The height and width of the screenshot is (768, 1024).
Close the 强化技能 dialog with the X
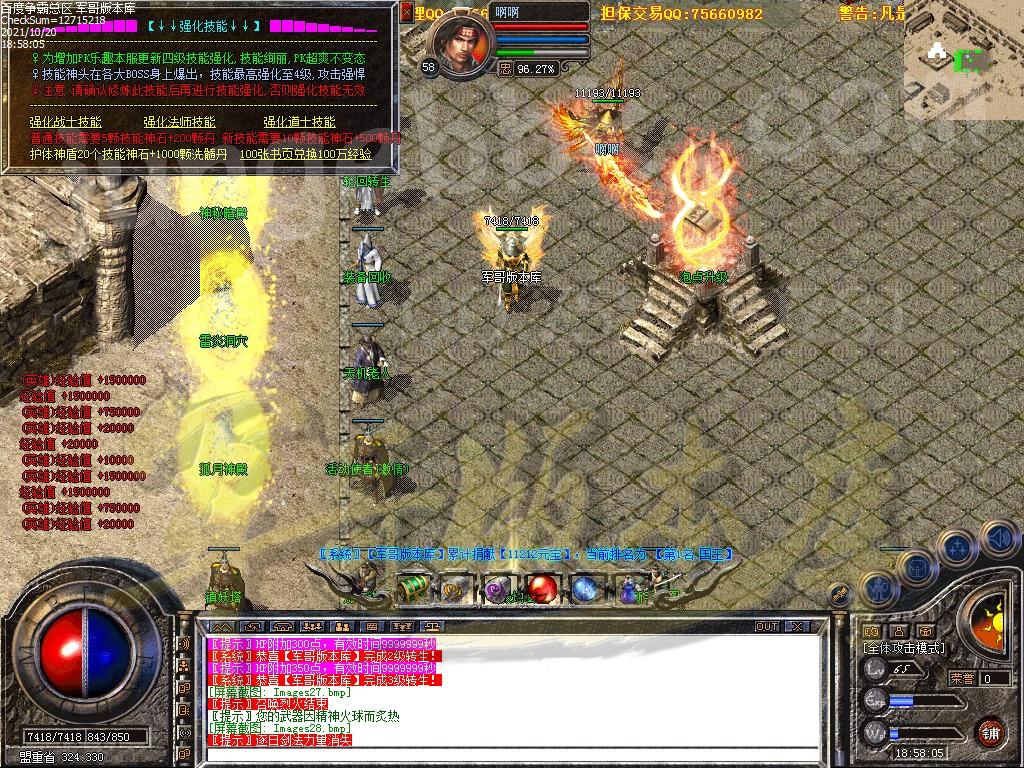point(405,13)
